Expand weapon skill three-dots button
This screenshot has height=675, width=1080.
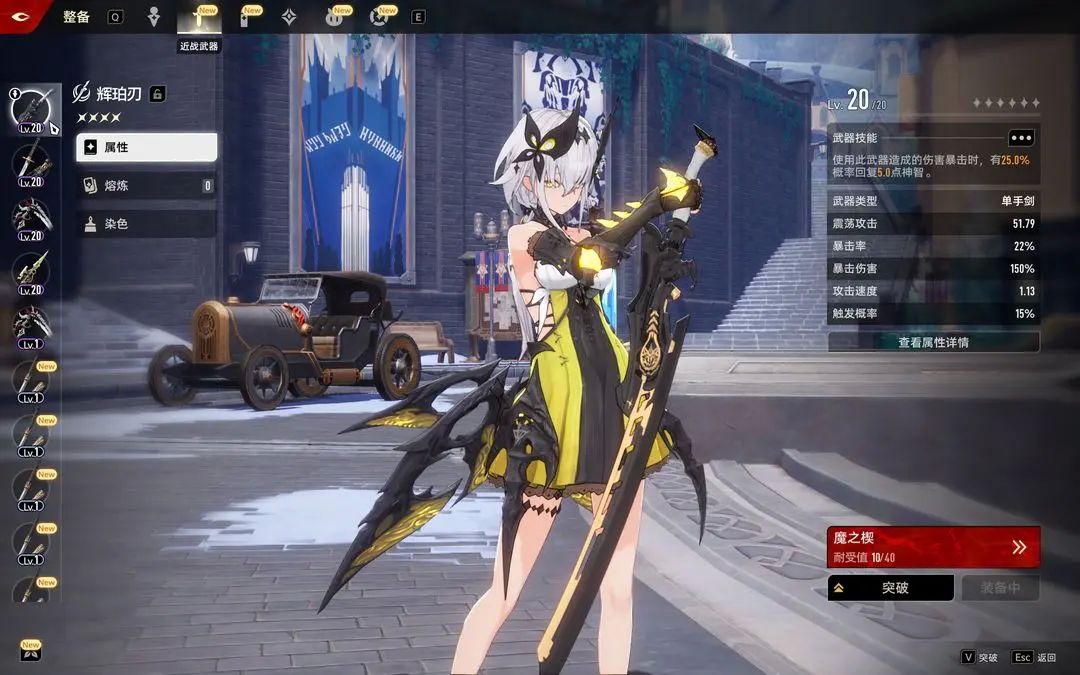(1020, 138)
